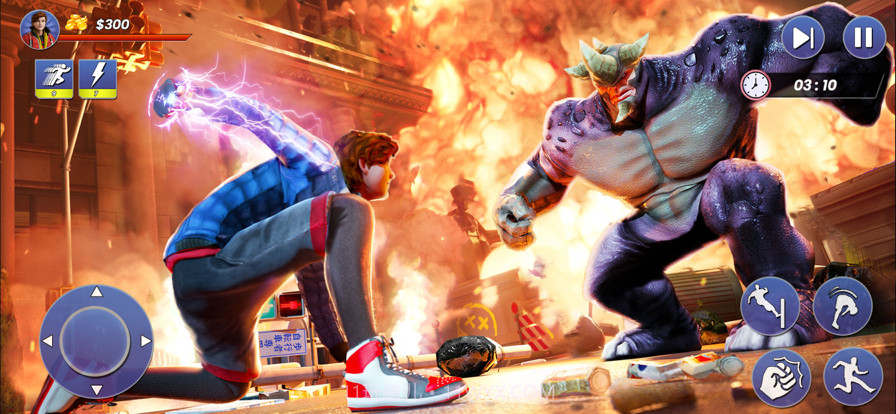This screenshot has height=414, width=896.
Task: Perform the fist punch attack
Action: pos(781,378)
